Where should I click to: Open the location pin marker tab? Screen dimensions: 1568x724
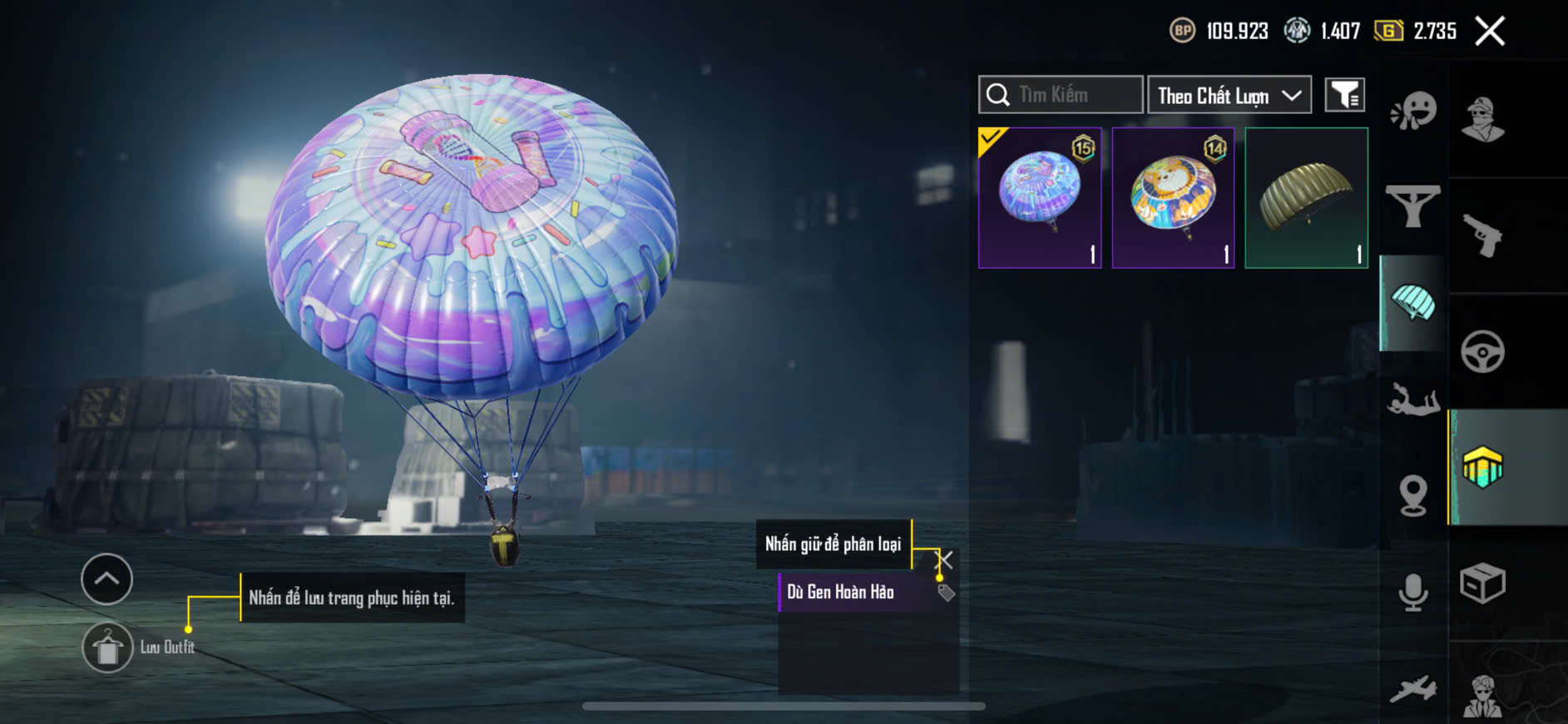pos(1413,496)
